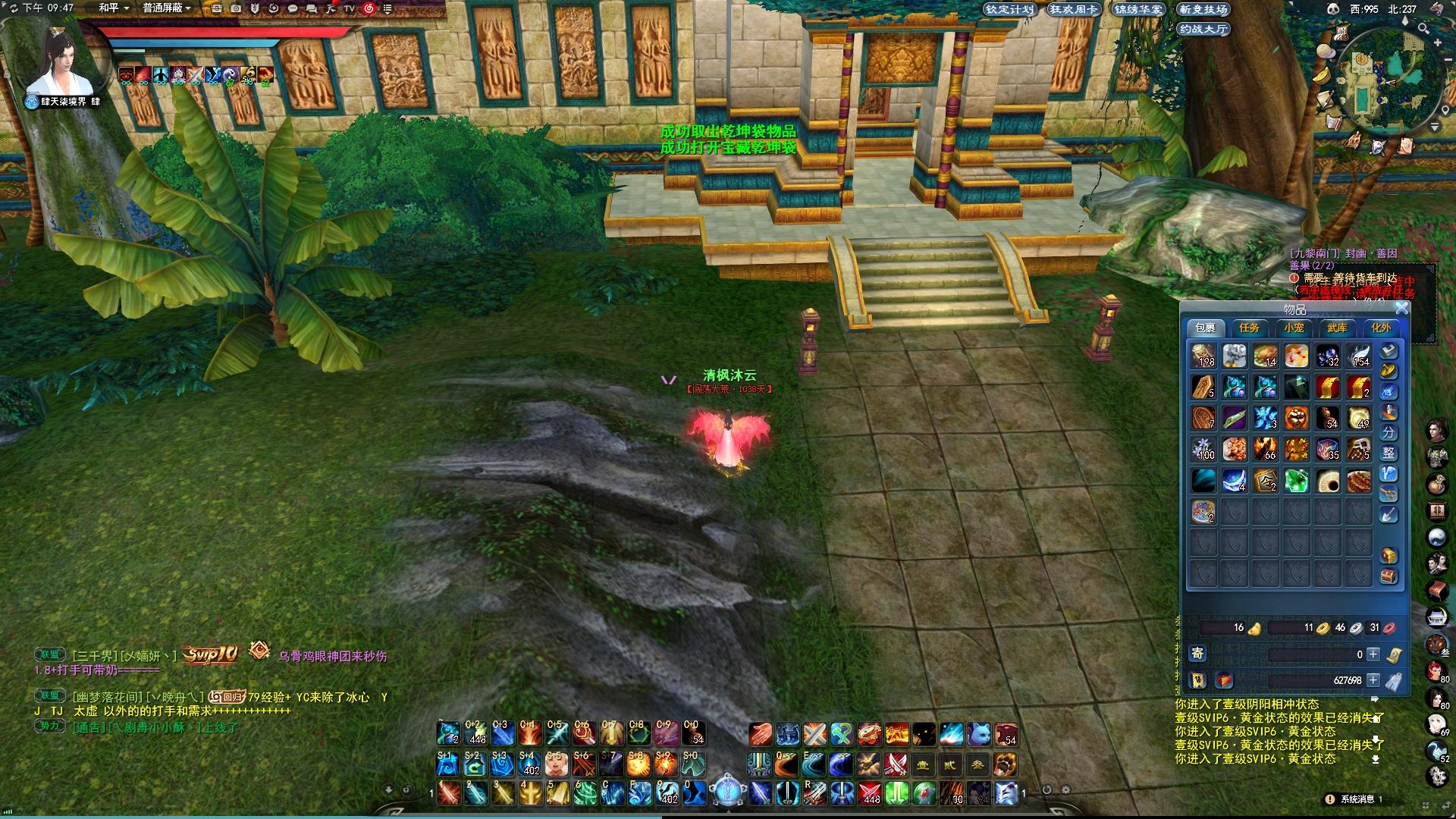Select the green gem item slot

point(1296,481)
